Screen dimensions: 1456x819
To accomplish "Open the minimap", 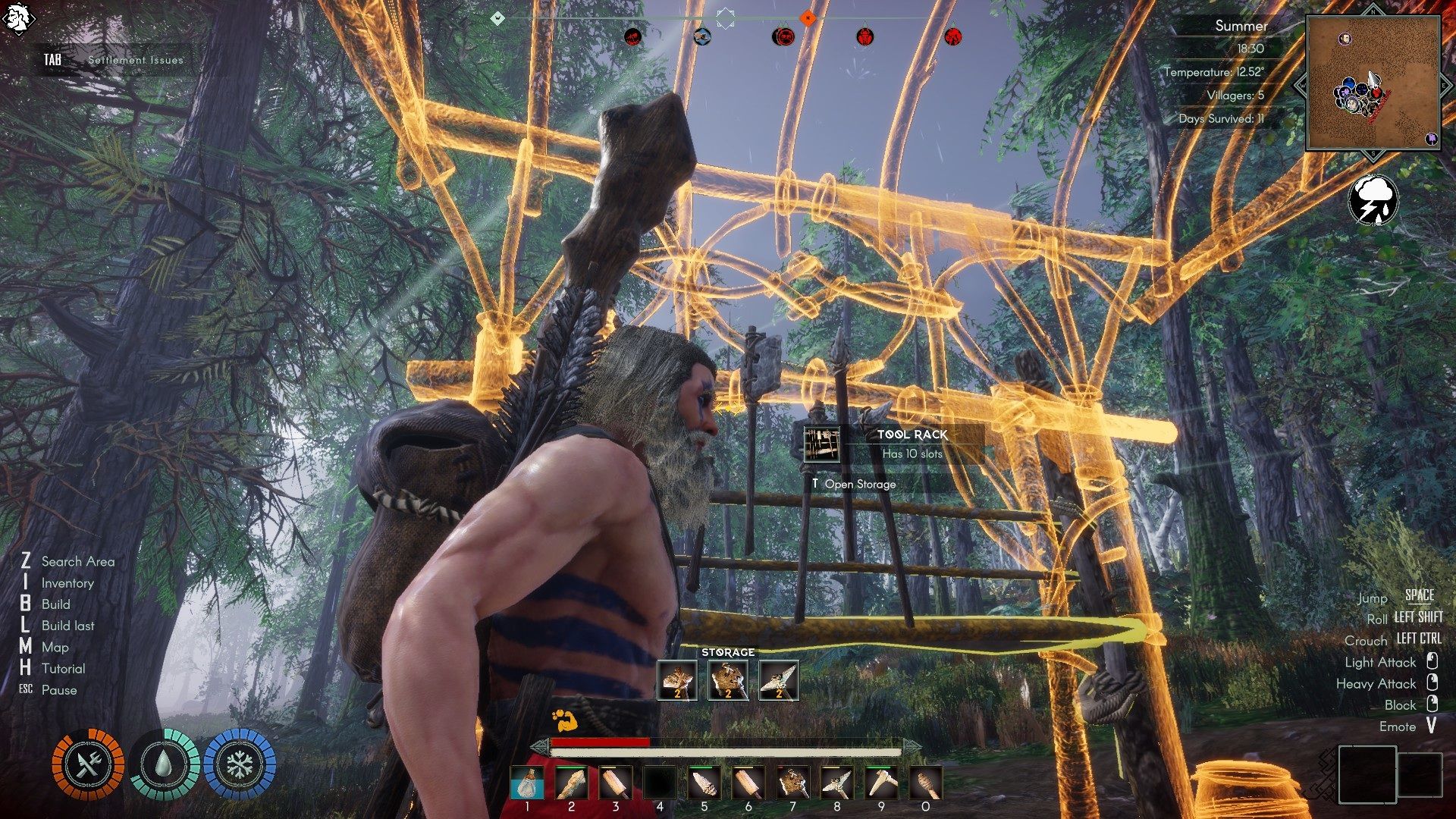I will click(x=1373, y=83).
